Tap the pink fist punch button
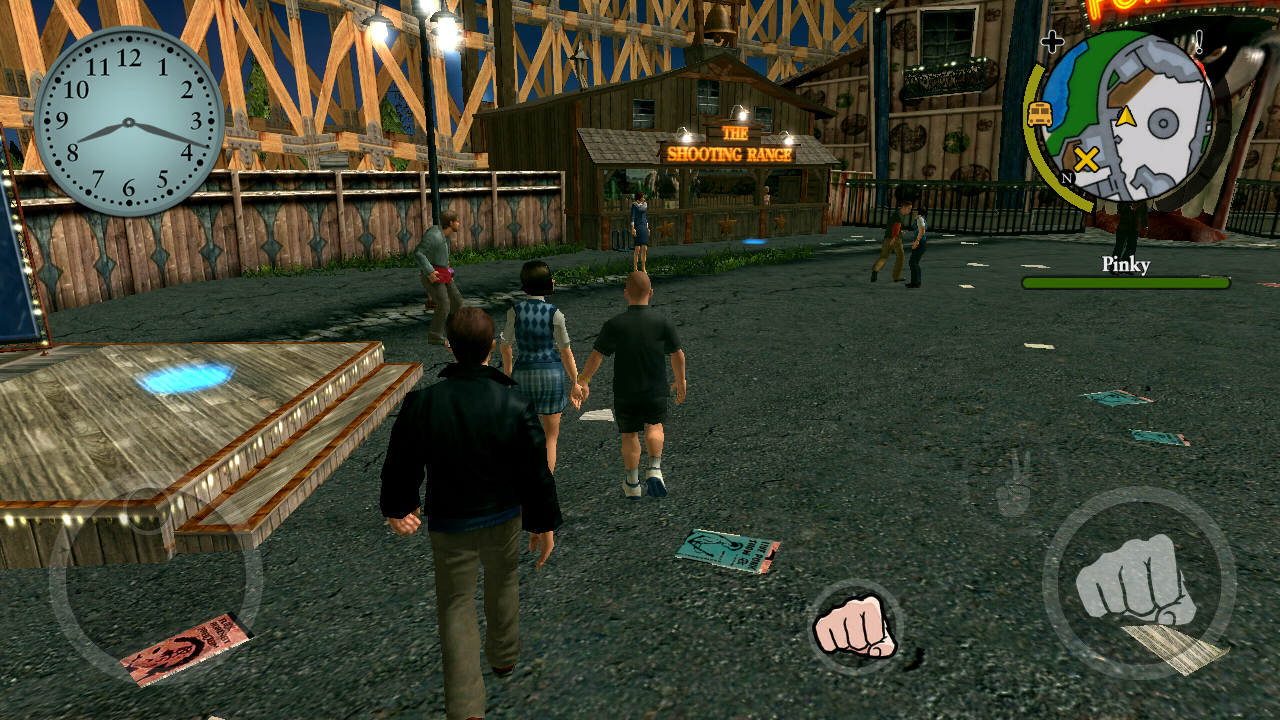 pos(855,625)
